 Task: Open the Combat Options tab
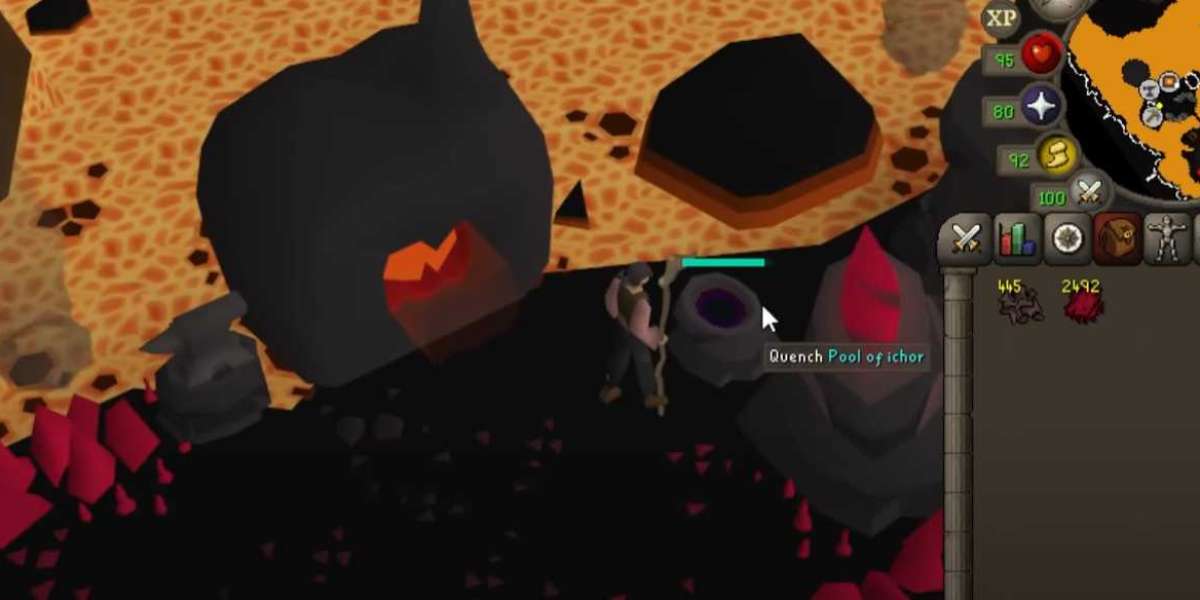click(x=967, y=239)
